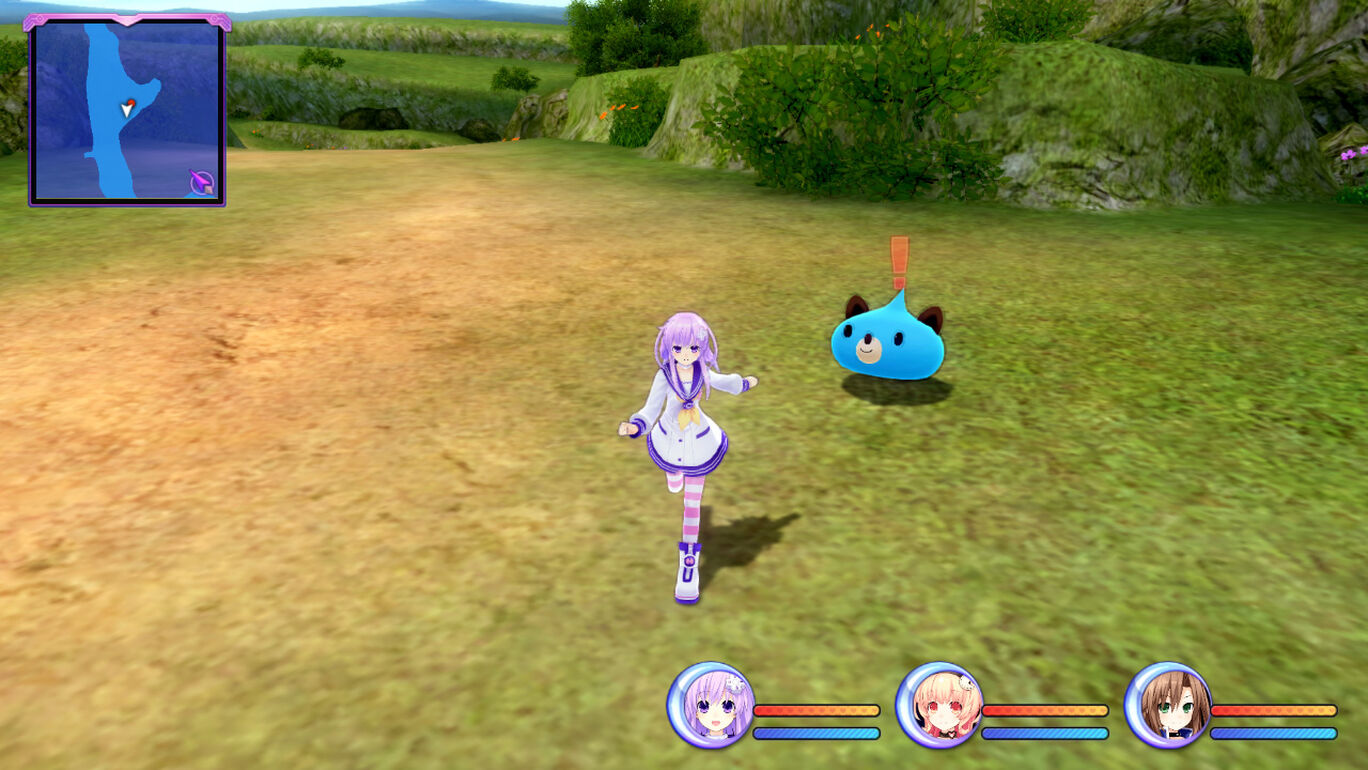
Task: Select the pink-haired party member portrait
Action: pyautogui.click(x=939, y=705)
